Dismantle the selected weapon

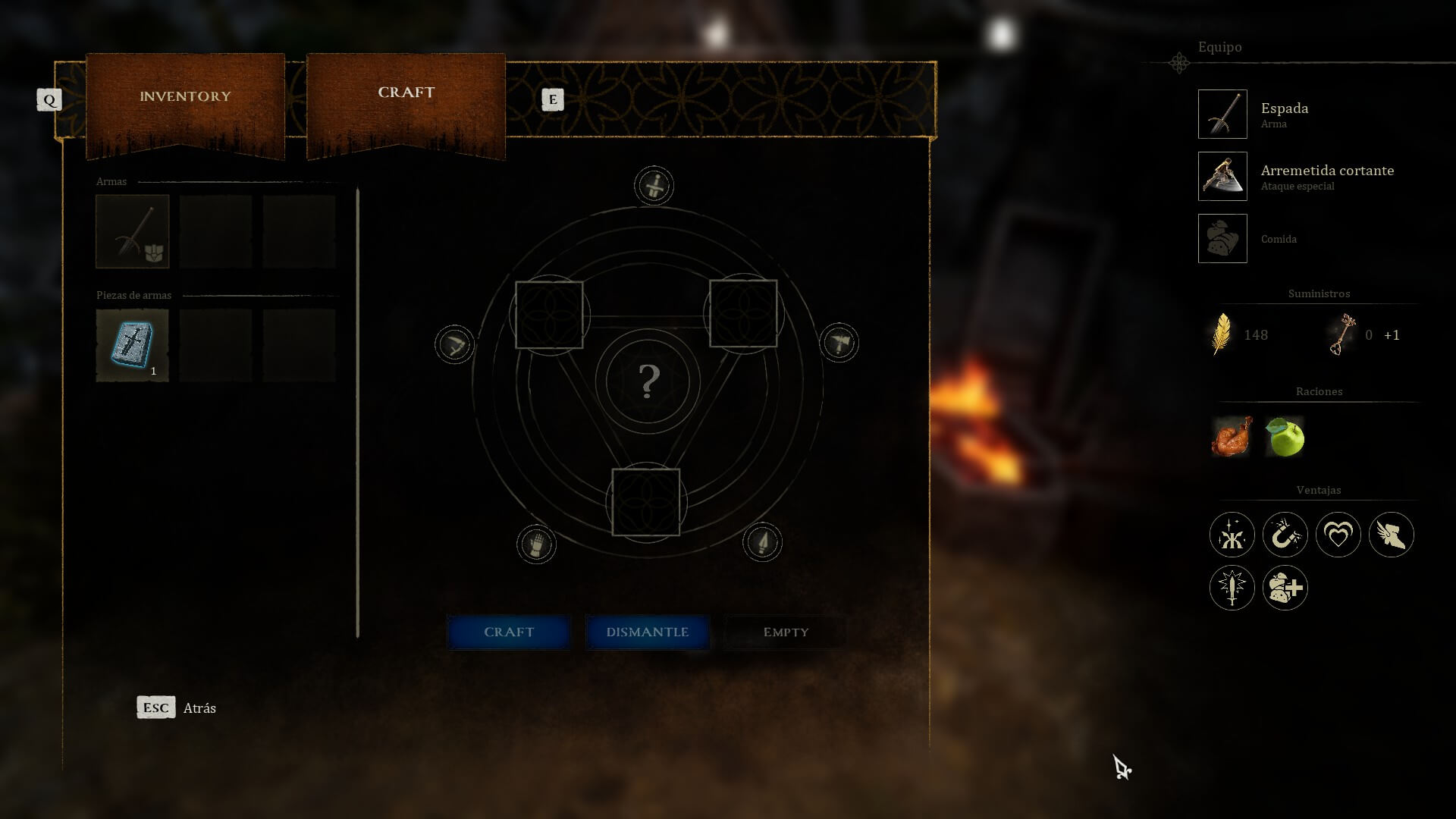647,632
